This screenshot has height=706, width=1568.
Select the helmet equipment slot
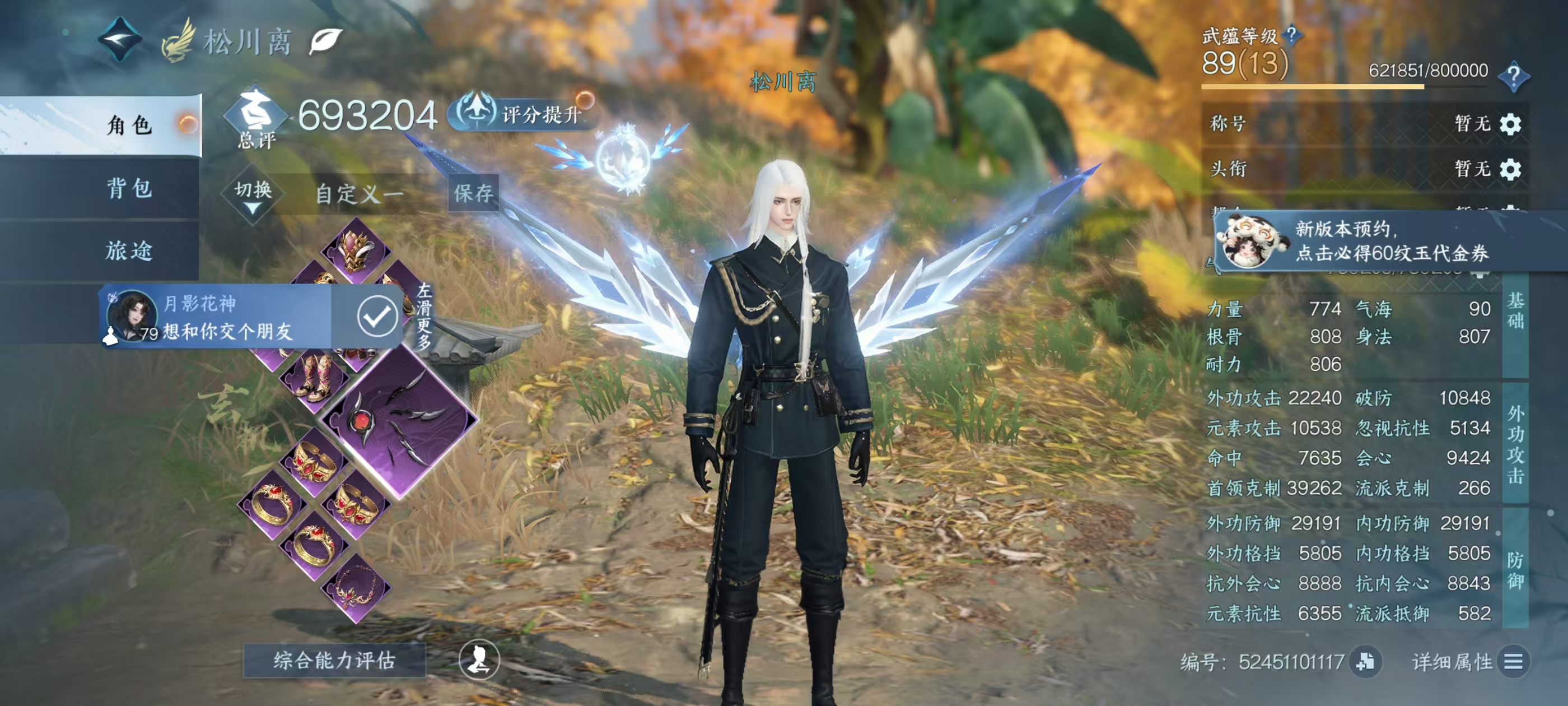click(x=356, y=251)
